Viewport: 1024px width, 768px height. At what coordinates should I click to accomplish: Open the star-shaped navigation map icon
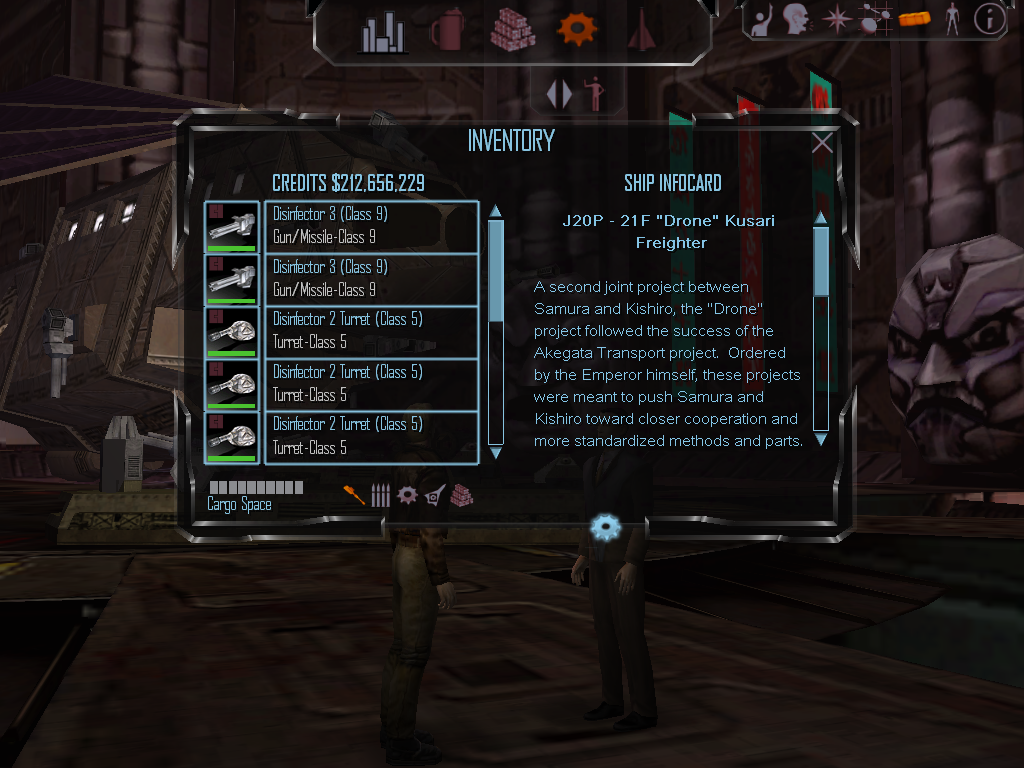point(835,19)
